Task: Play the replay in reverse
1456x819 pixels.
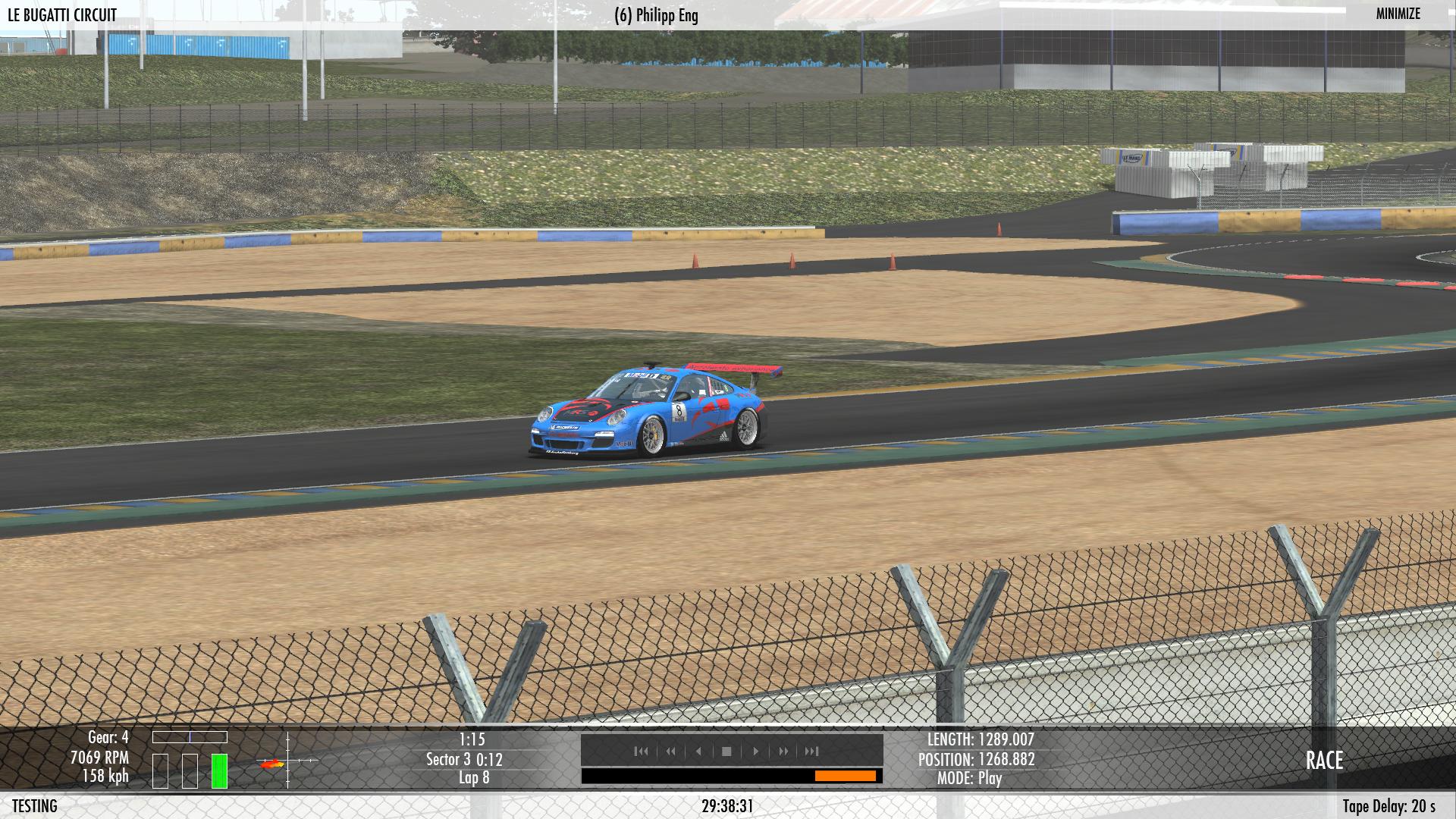Action: [x=698, y=752]
